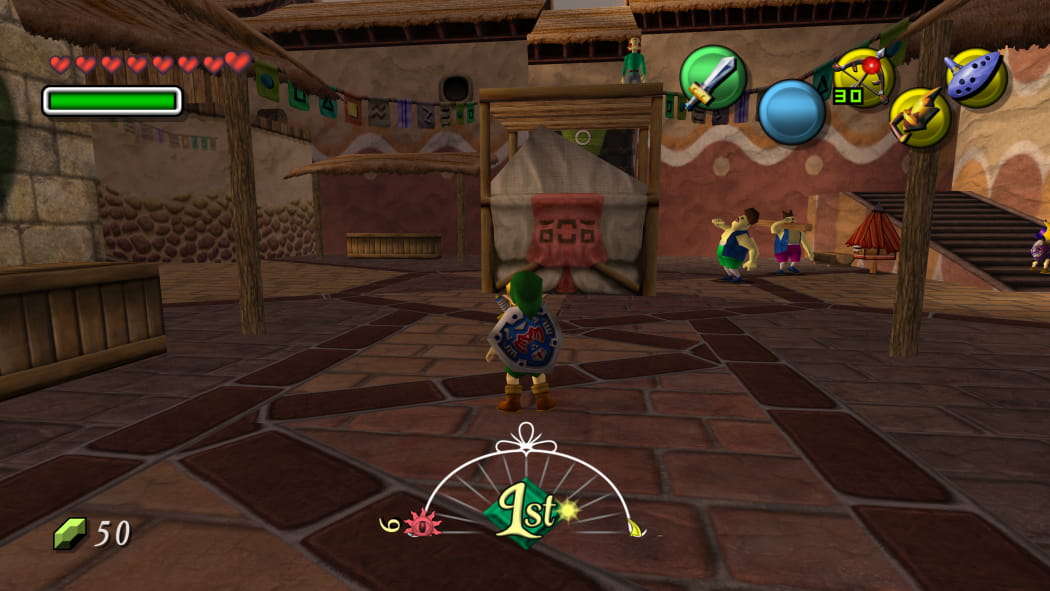Select the sword icon on the green button
The height and width of the screenshot is (591, 1050).
coord(713,78)
